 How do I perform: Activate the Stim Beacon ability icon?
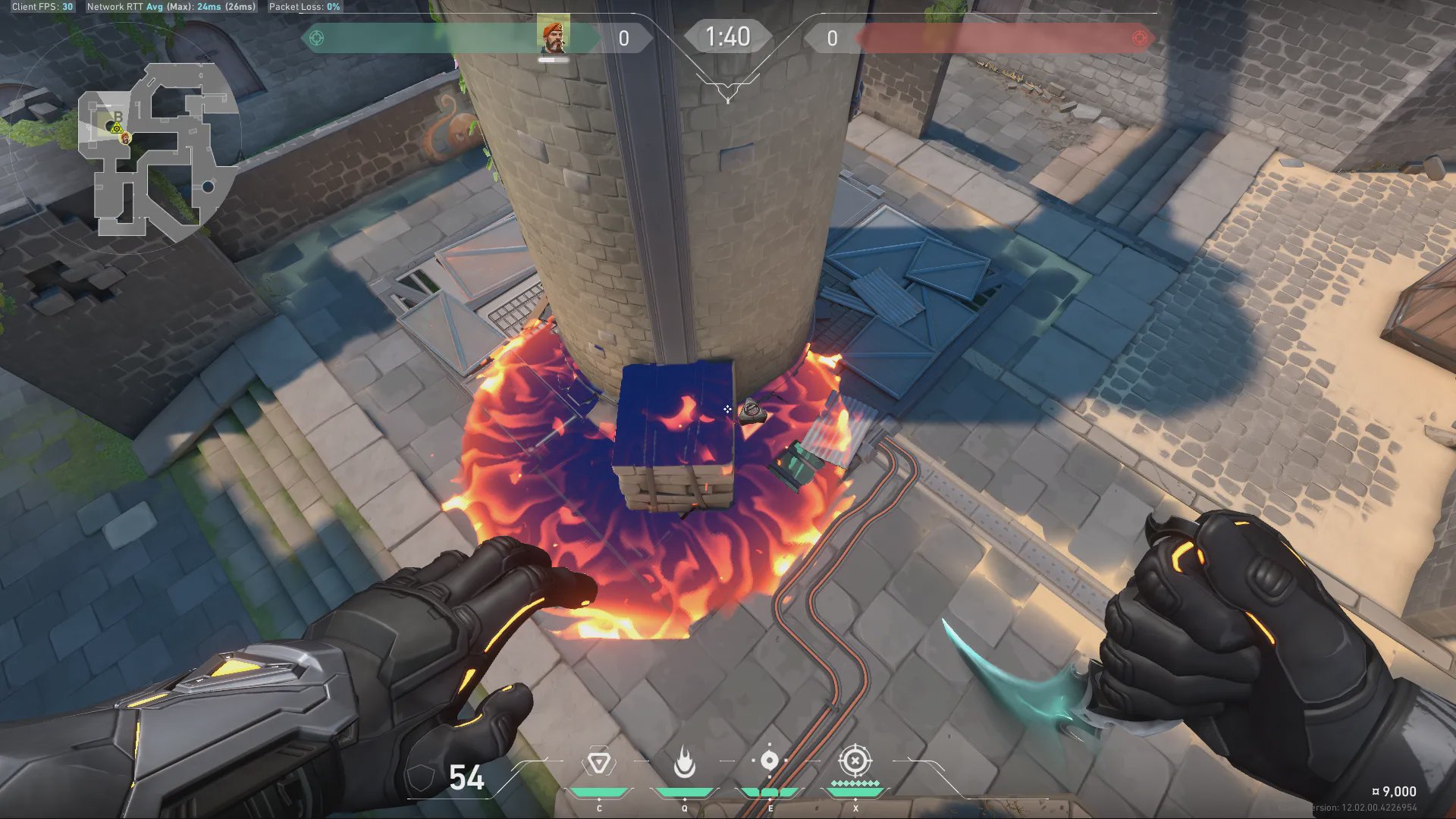coord(598,762)
